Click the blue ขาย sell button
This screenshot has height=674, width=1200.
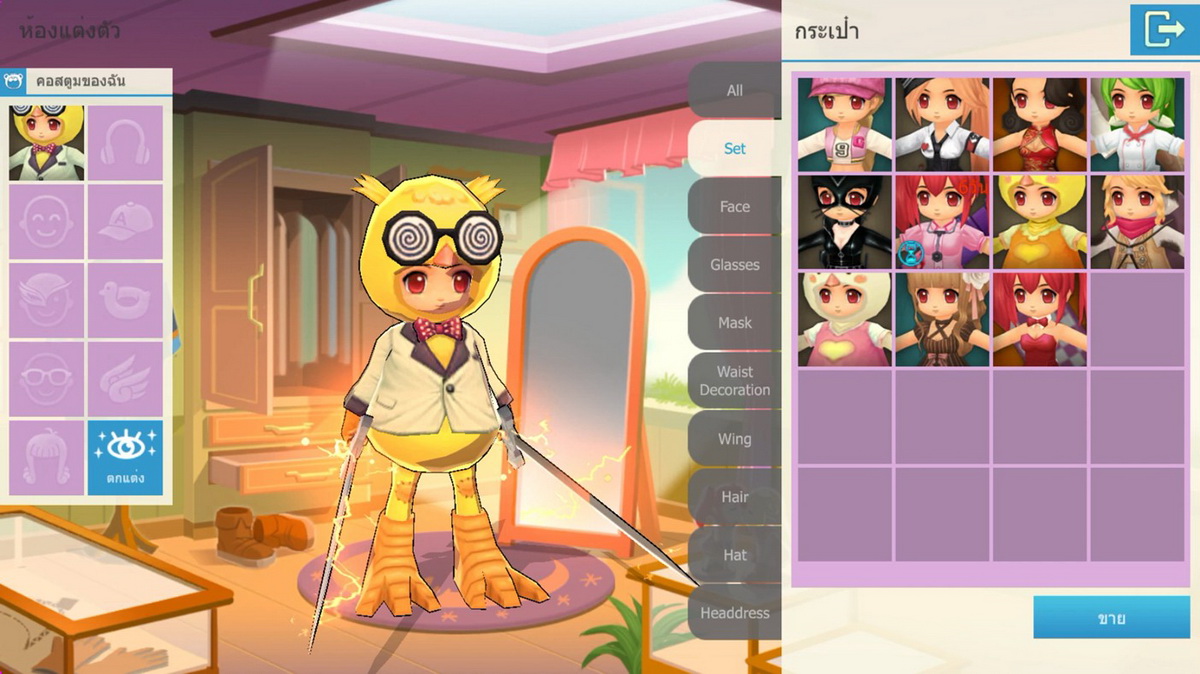point(1111,618)
